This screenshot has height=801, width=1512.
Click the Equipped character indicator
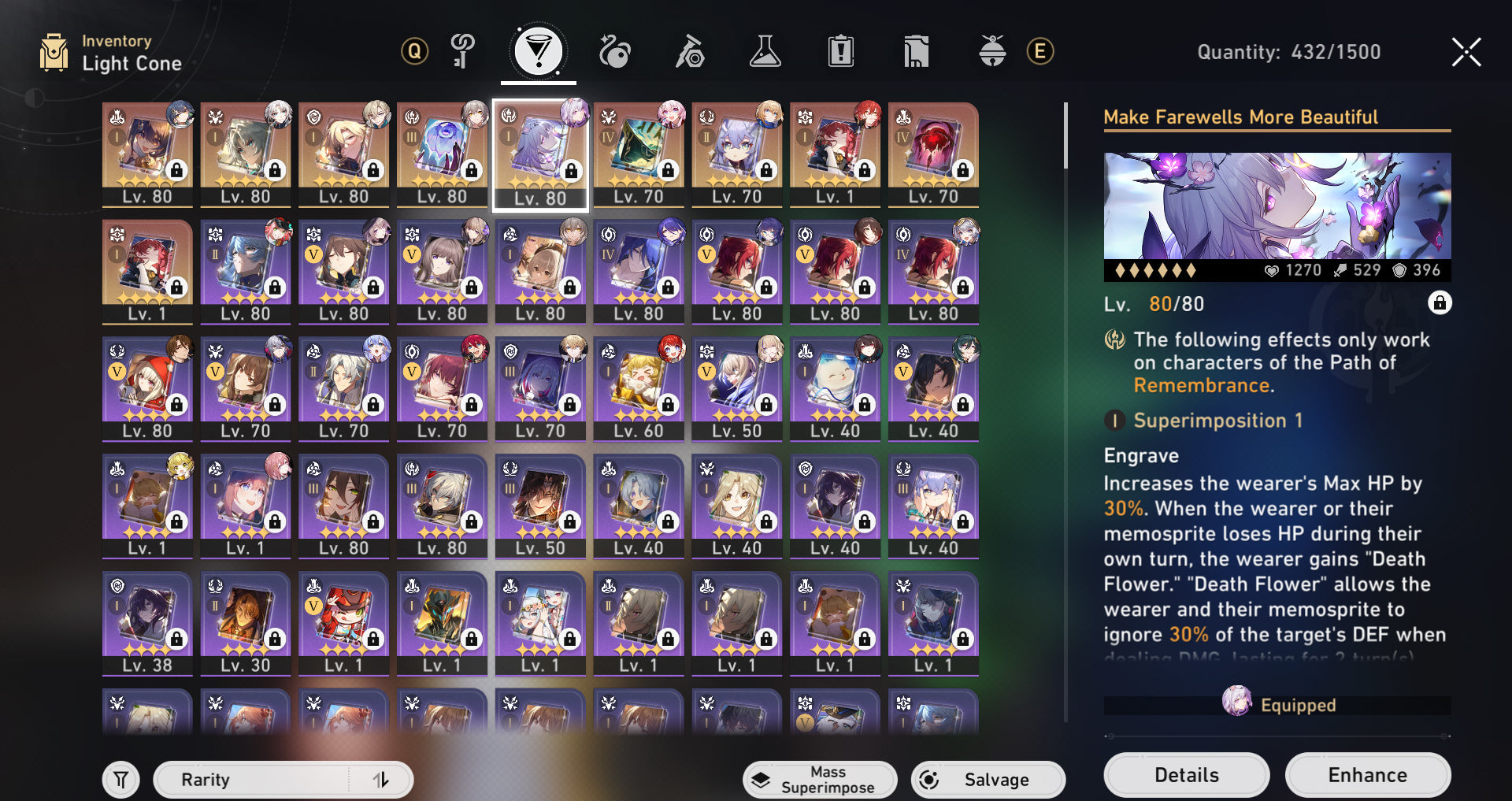pos(1277,703)
